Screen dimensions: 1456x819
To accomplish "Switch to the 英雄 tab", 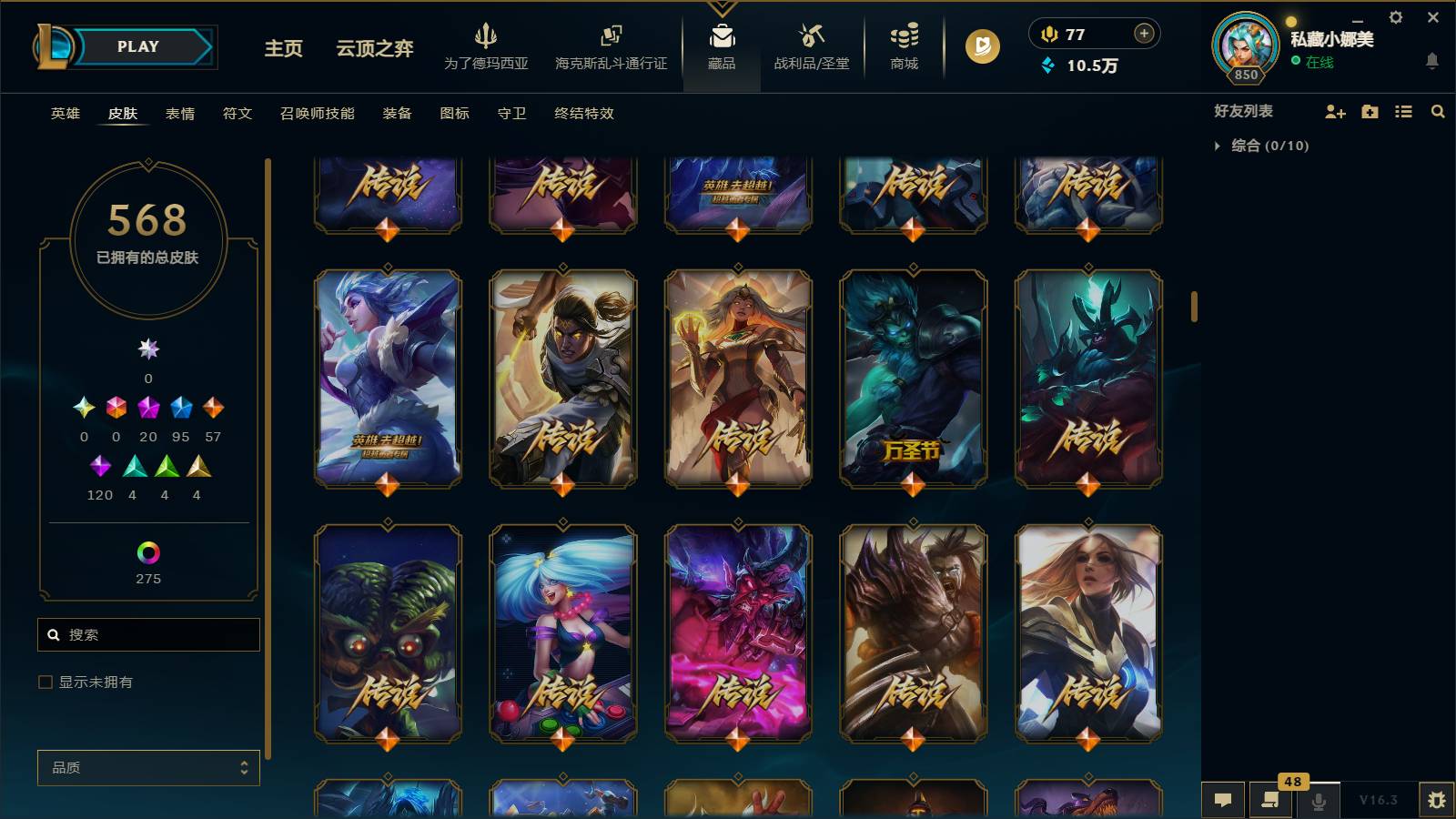I will [x=64, y=114].
